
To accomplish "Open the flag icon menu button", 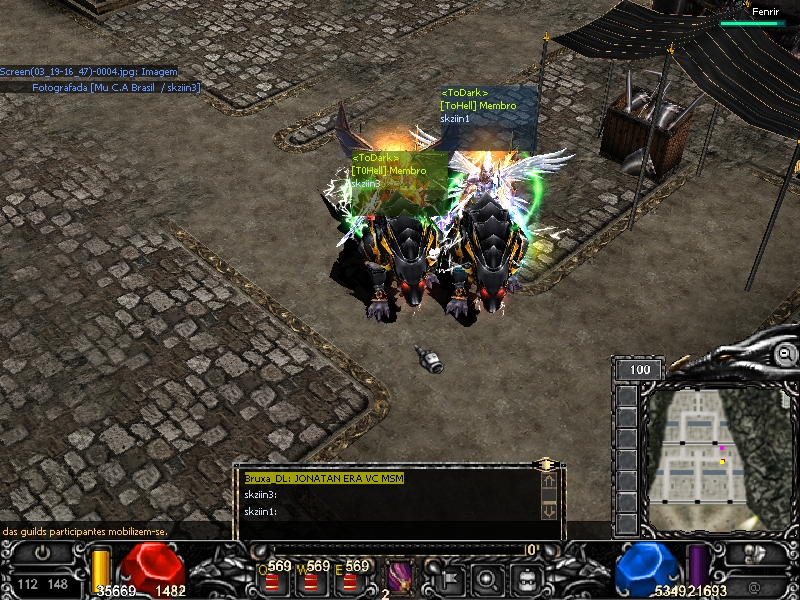I will [x=447, y=578].
